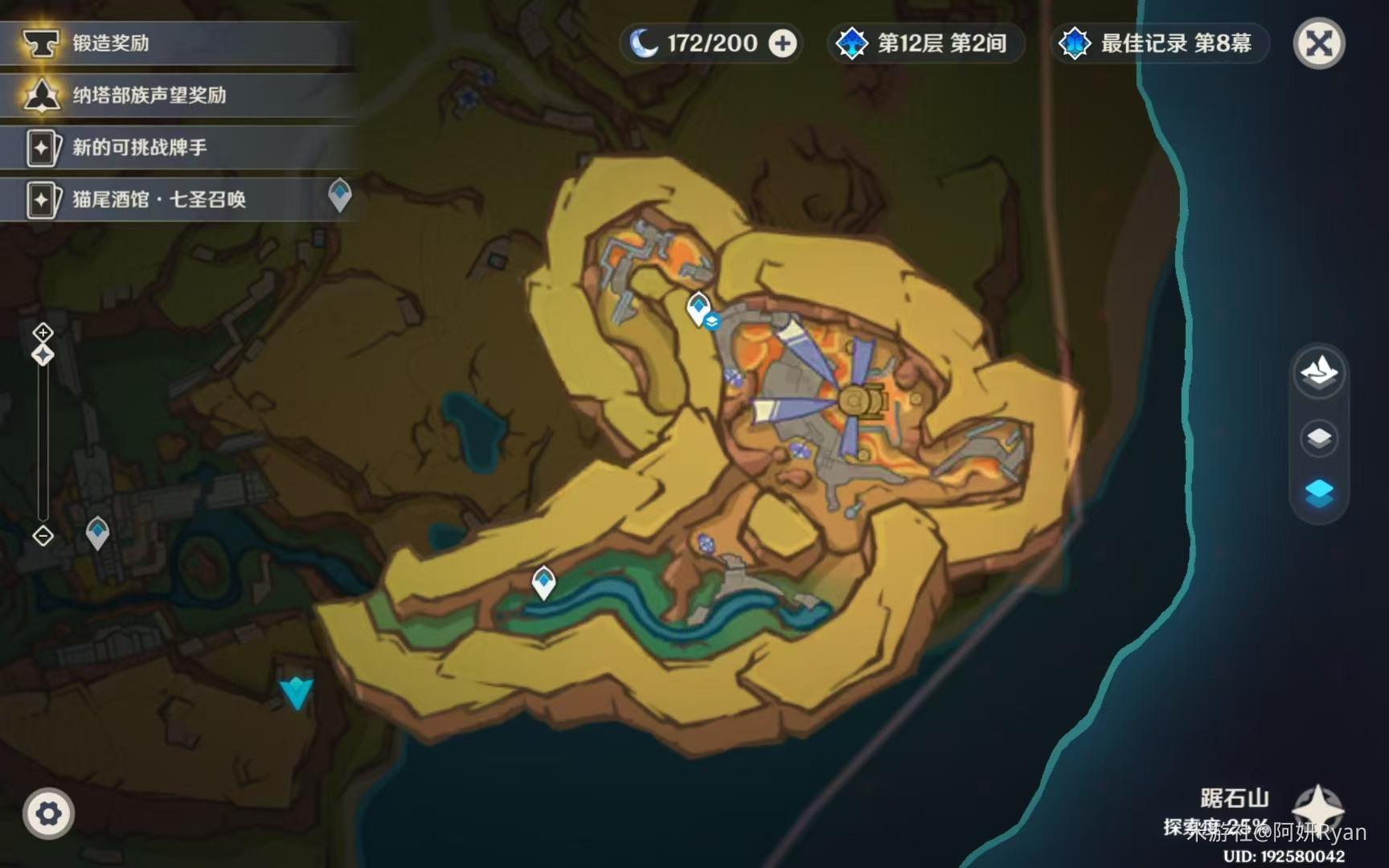Select the teleport waypoint beside the green river

point(544,581)
